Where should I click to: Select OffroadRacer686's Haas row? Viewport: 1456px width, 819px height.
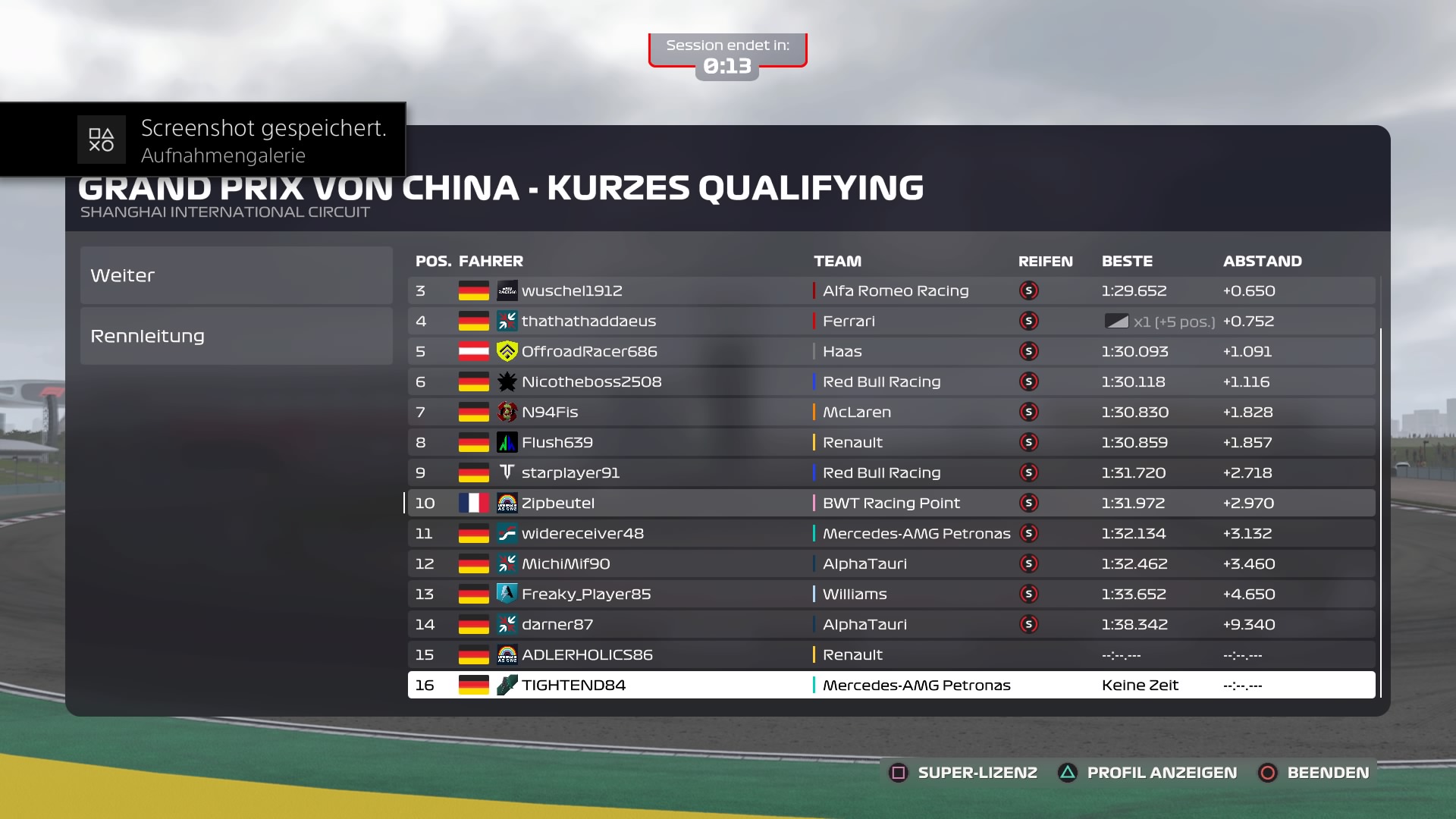(x=891, y=351)
